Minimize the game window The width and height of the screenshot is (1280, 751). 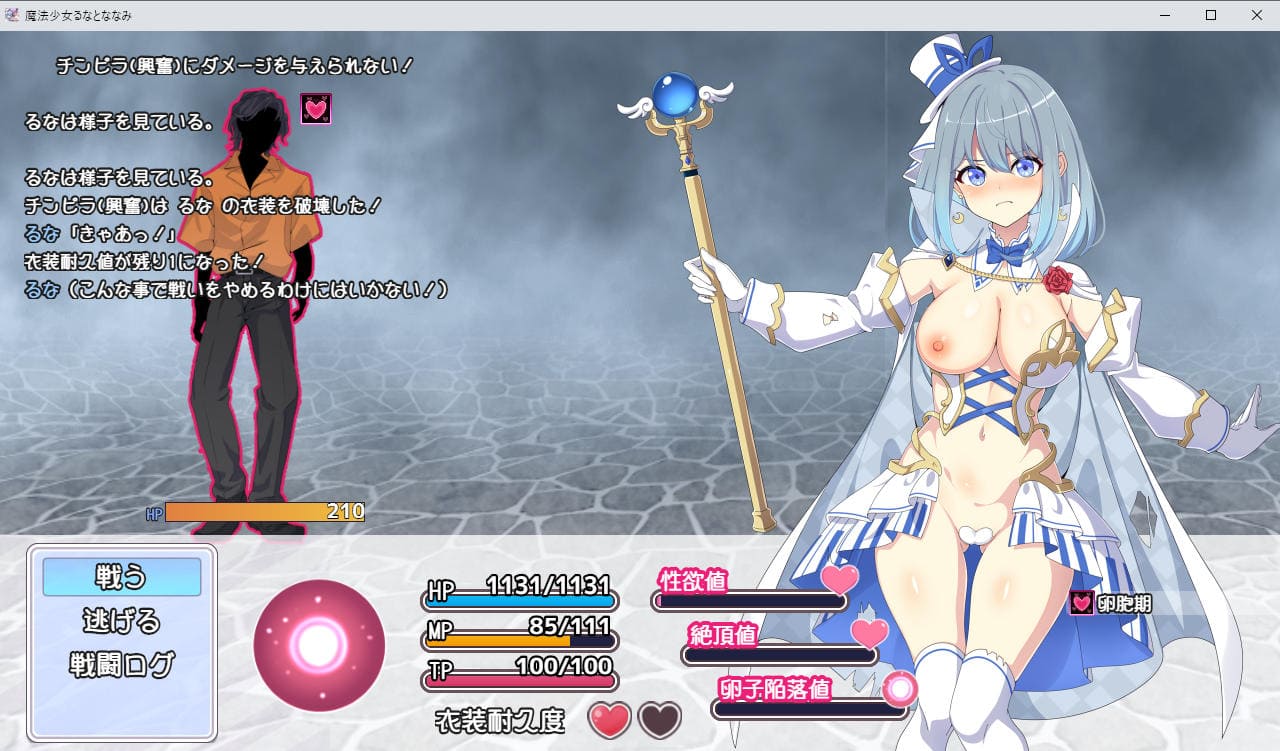pyautogui.click(x=1164, y=15)
